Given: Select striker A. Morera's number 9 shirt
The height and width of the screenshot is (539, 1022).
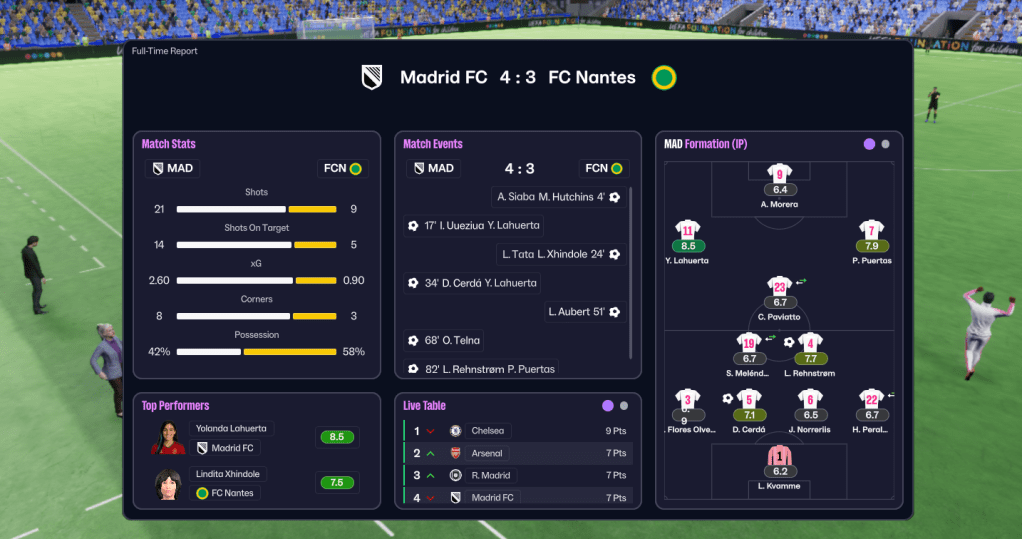Looking at the screenshot, I should [779, 174].
